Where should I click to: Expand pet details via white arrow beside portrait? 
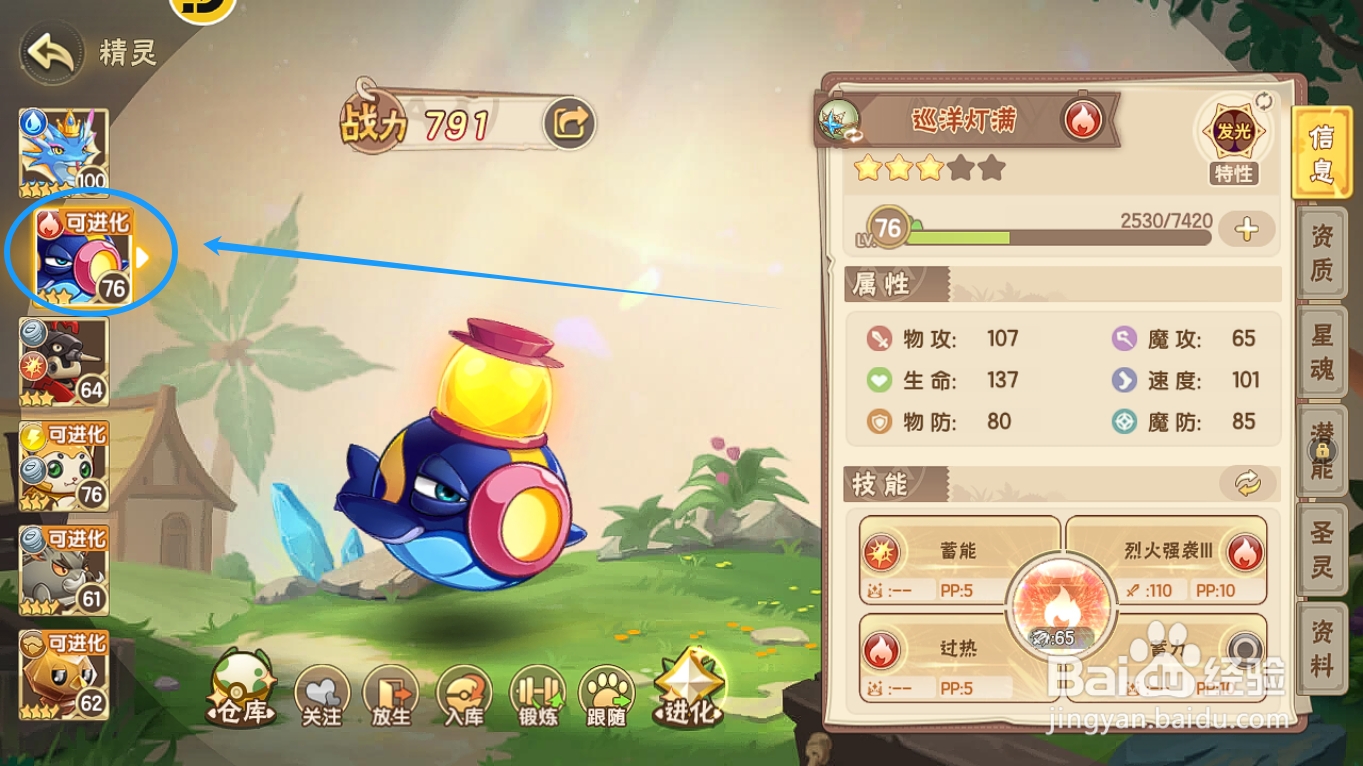click(x=140, y=256)
